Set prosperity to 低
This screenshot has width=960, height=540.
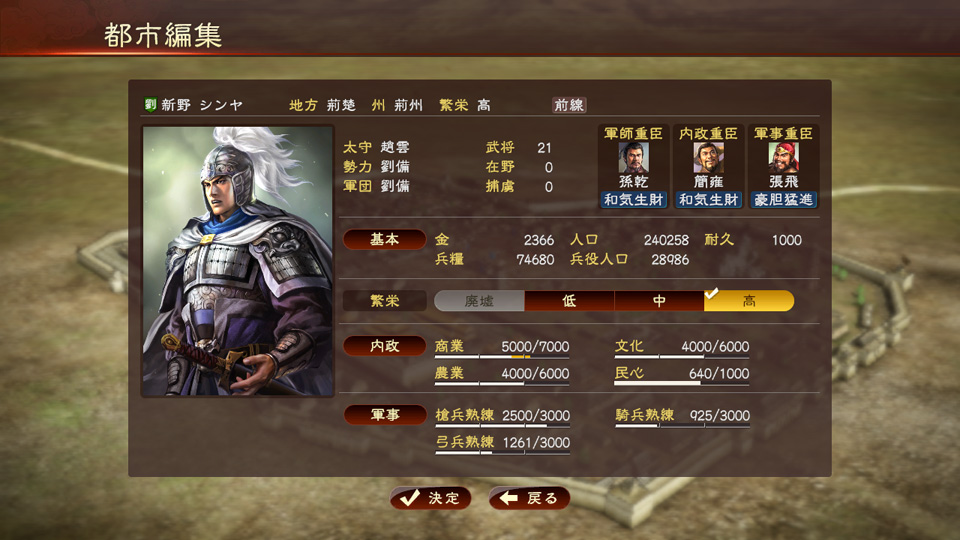click(569, 301)
